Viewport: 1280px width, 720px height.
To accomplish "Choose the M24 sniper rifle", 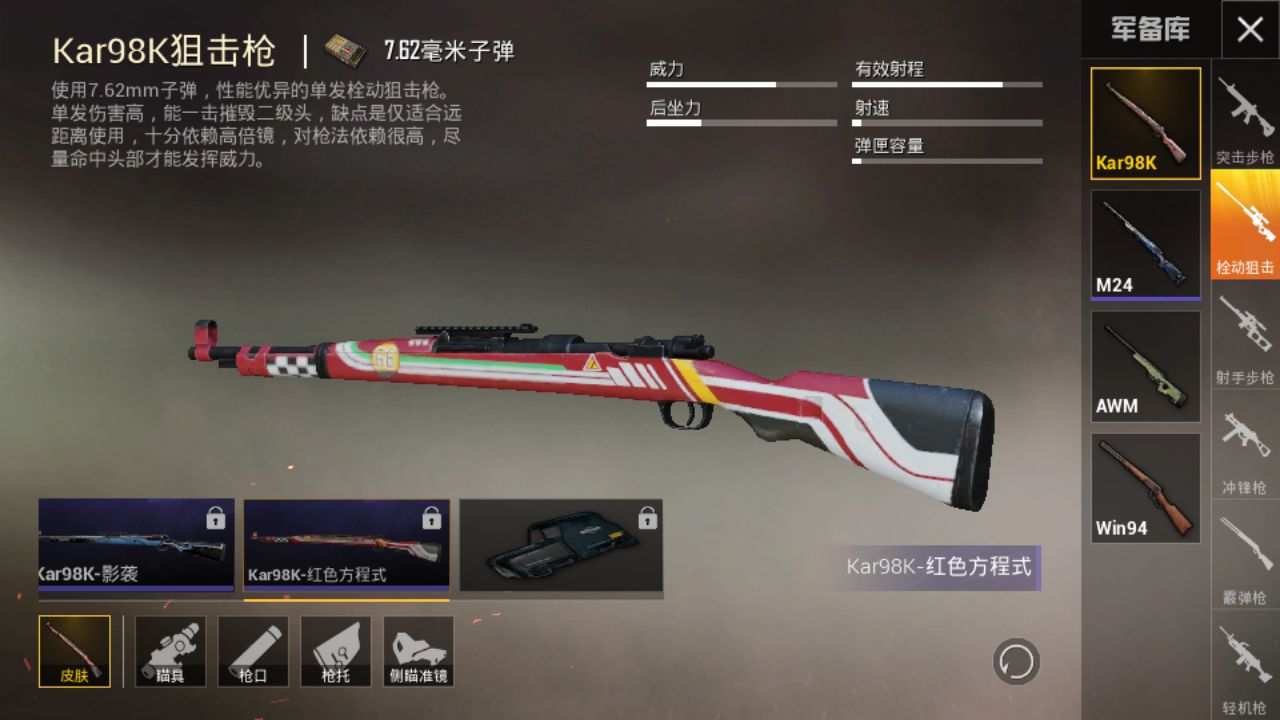I will tap(1145, 245).
